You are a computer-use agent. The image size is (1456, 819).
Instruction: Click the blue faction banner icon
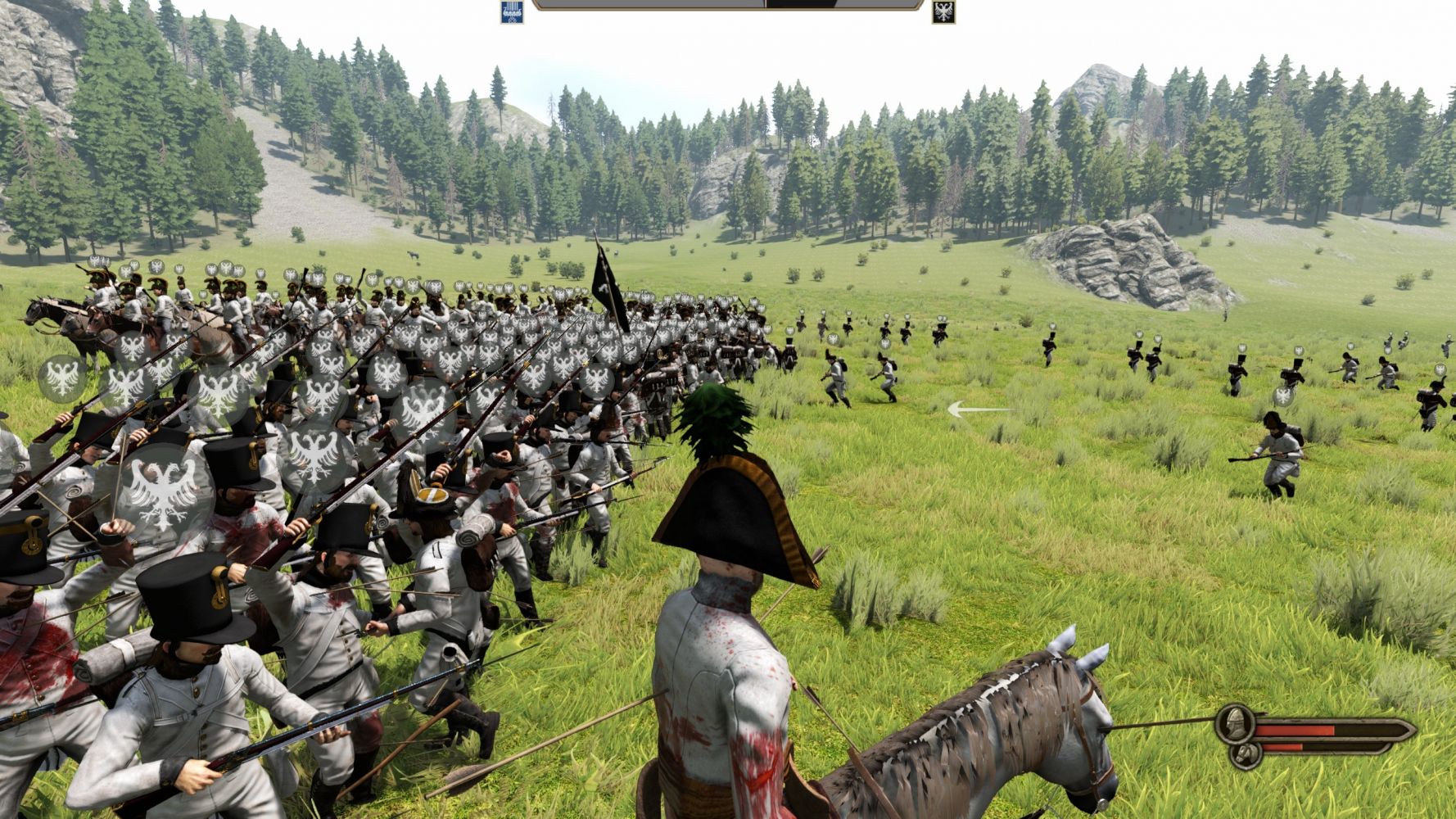pos(513,11)
